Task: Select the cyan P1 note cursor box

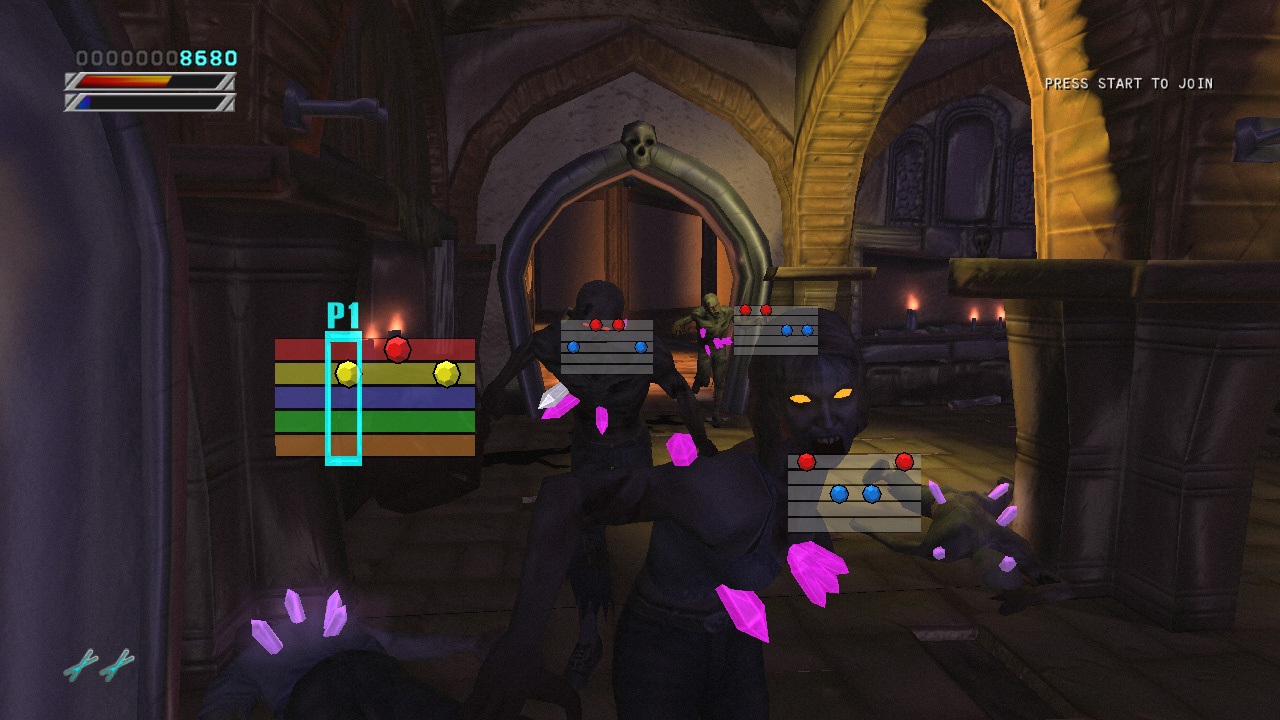Action: tap(343, 400)
